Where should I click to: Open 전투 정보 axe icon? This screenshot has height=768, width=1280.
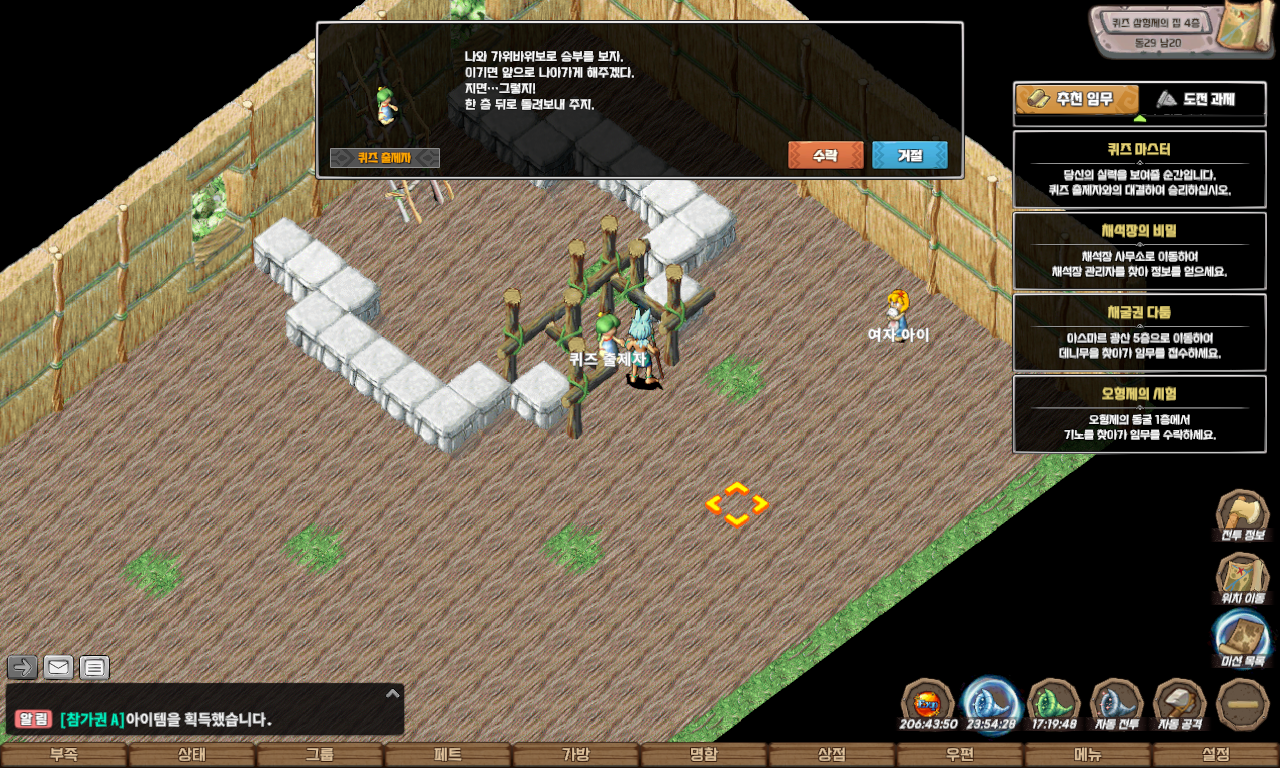[x=1242, y=514]
